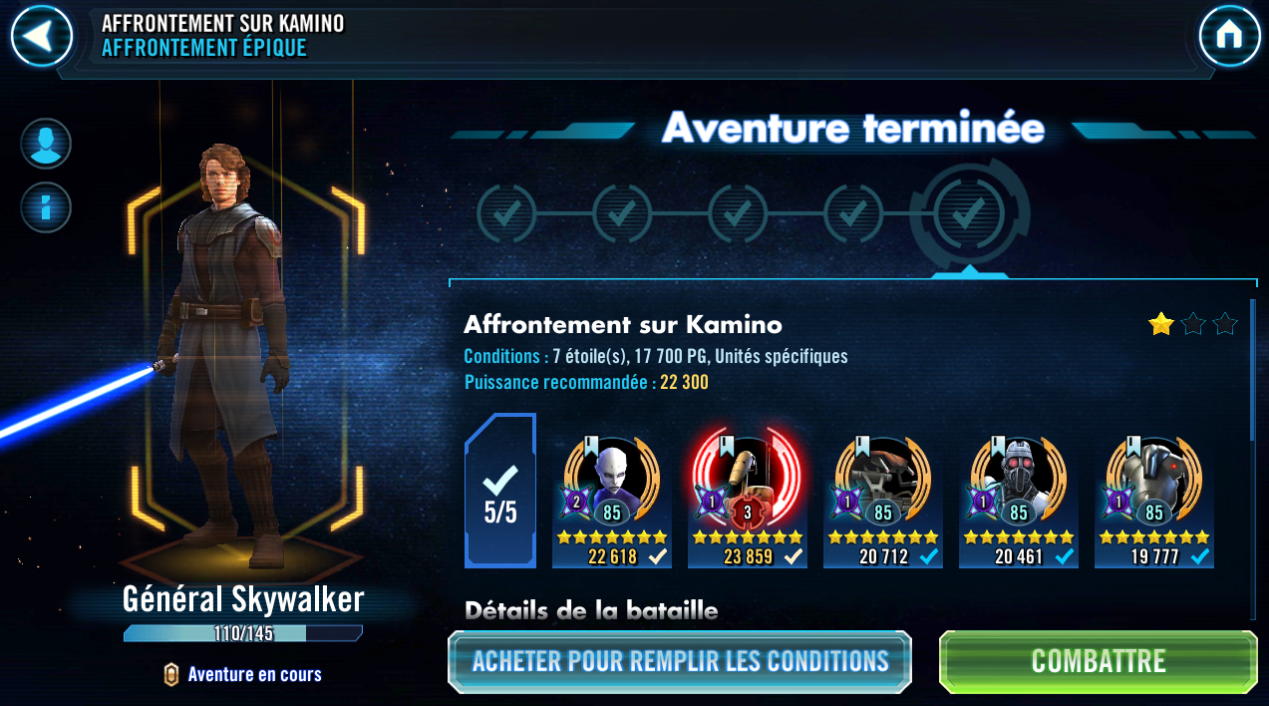Select the first completed stage node
The width and height of the screenshot is (1269, 706).
click(x=506, y=212)
